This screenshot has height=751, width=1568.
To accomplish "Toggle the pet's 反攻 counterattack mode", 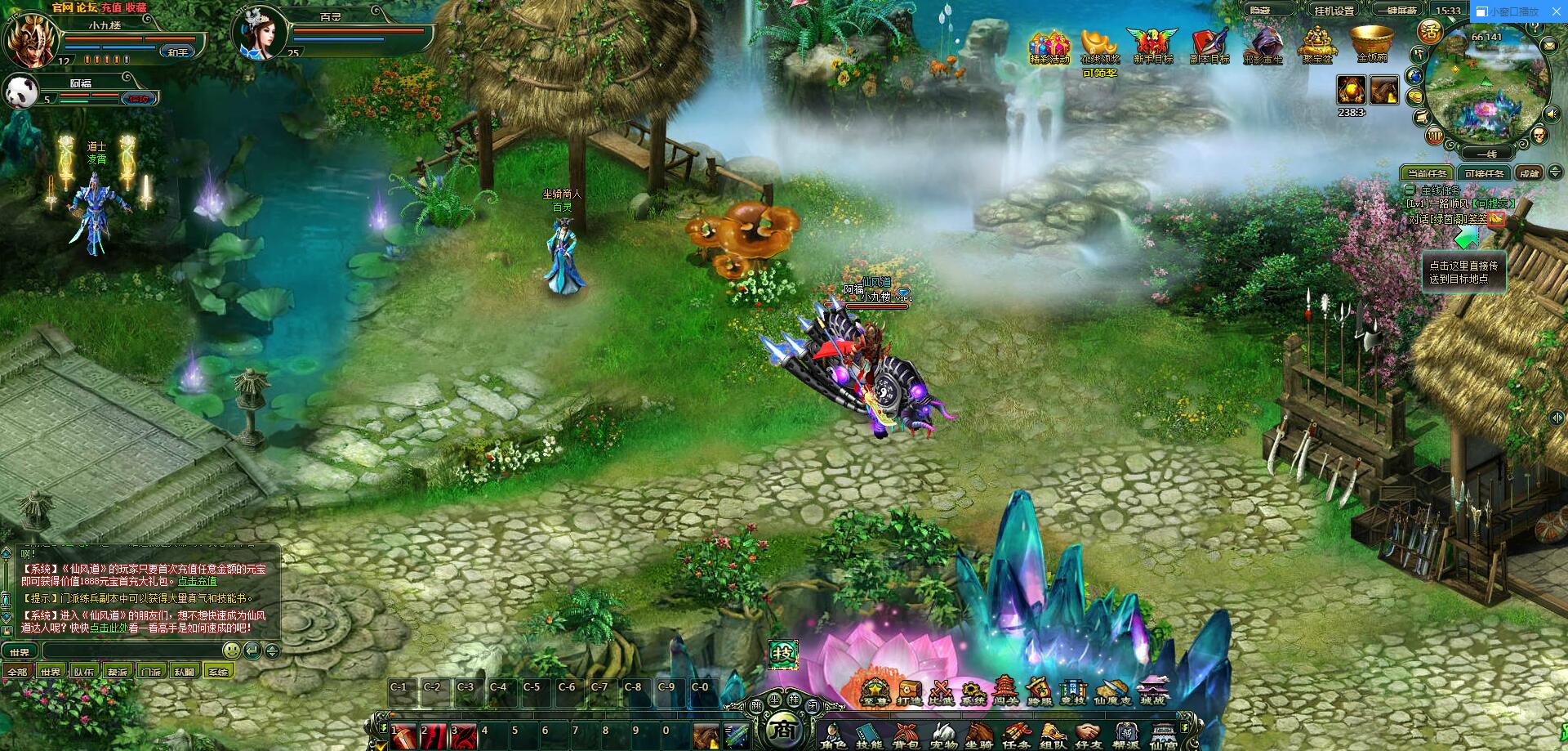I will click(x=139, y=100).
